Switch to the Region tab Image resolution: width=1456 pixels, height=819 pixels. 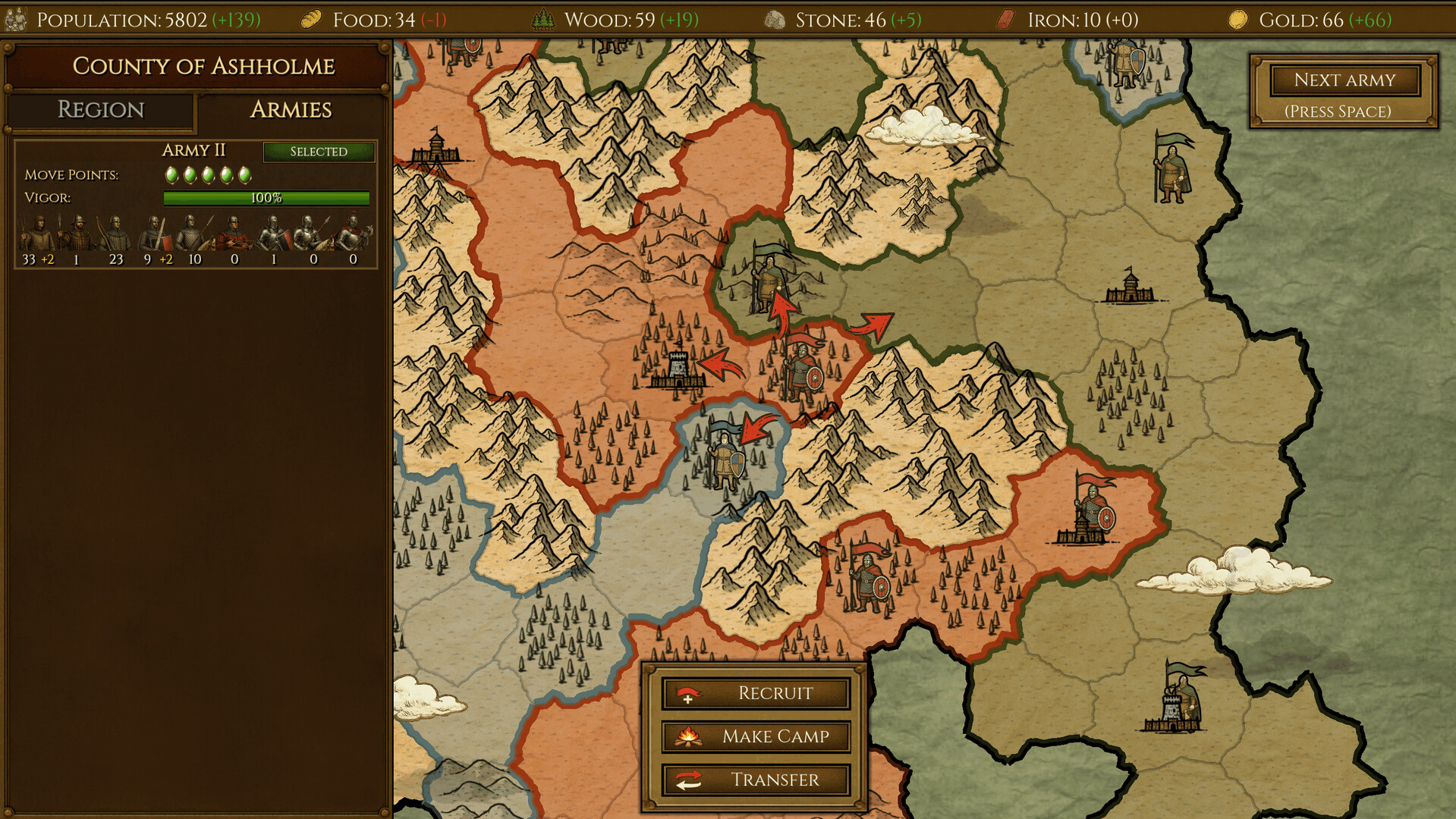pyautogui.click(x=99, y=111)
